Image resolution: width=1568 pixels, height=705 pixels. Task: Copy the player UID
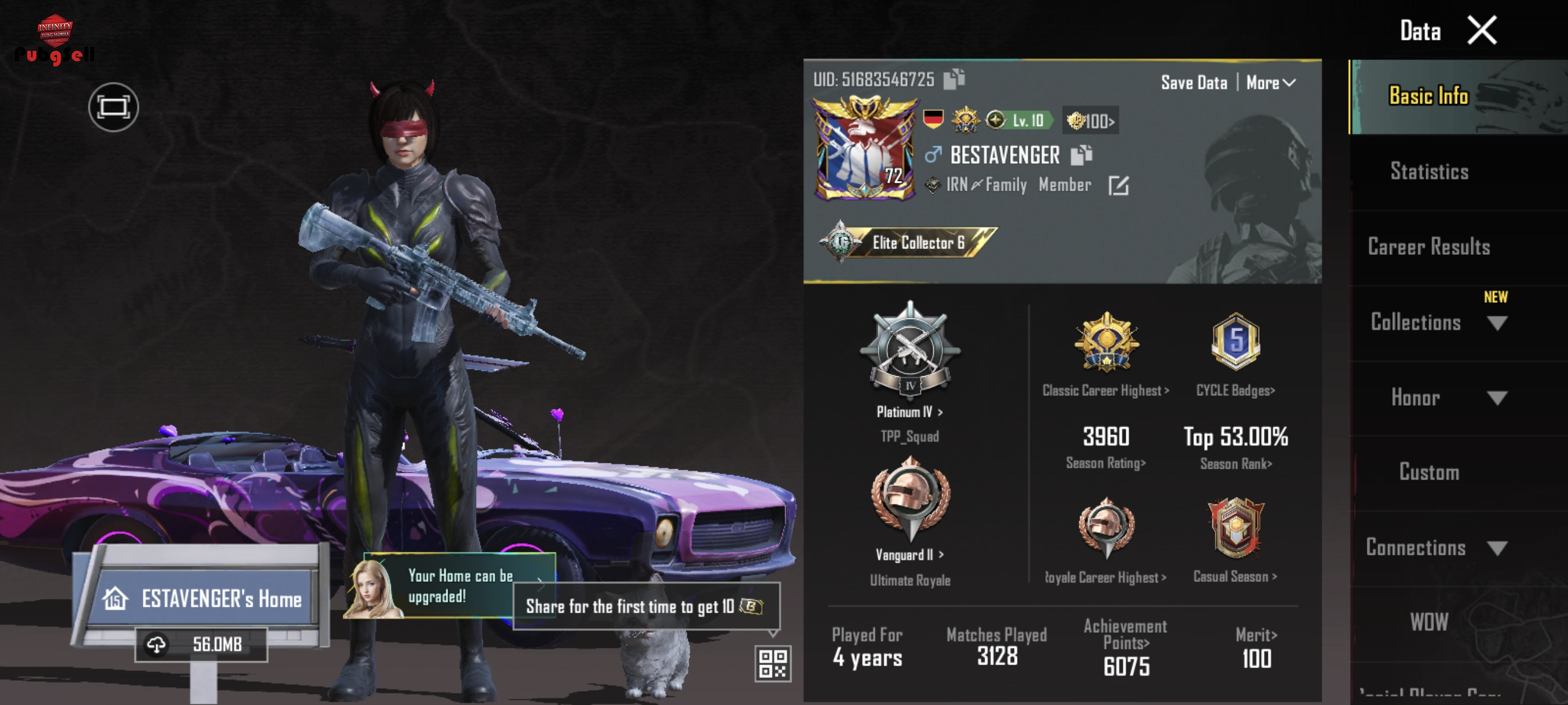[953, 79]
